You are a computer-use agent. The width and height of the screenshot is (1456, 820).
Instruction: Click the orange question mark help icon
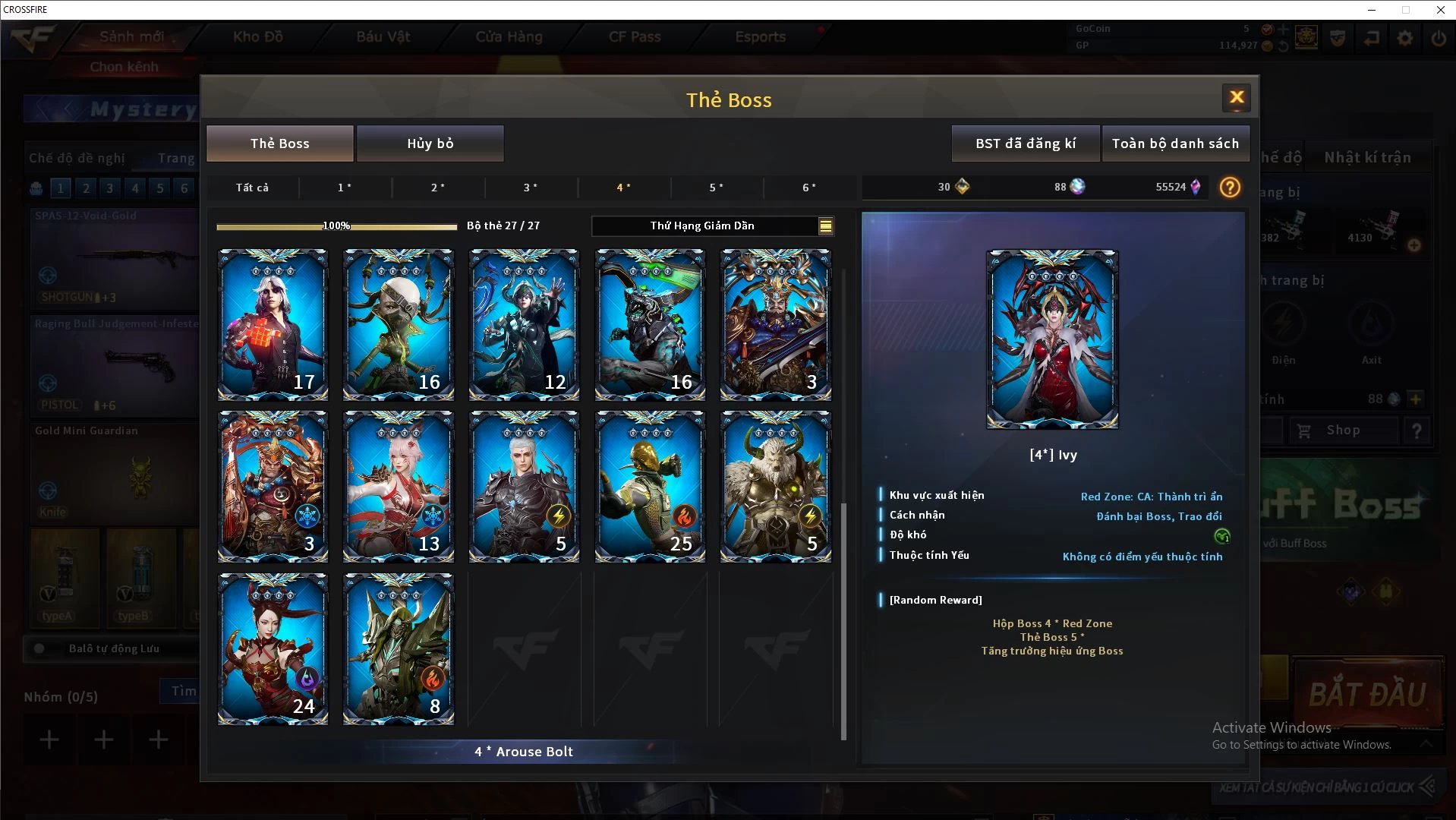1230,188
